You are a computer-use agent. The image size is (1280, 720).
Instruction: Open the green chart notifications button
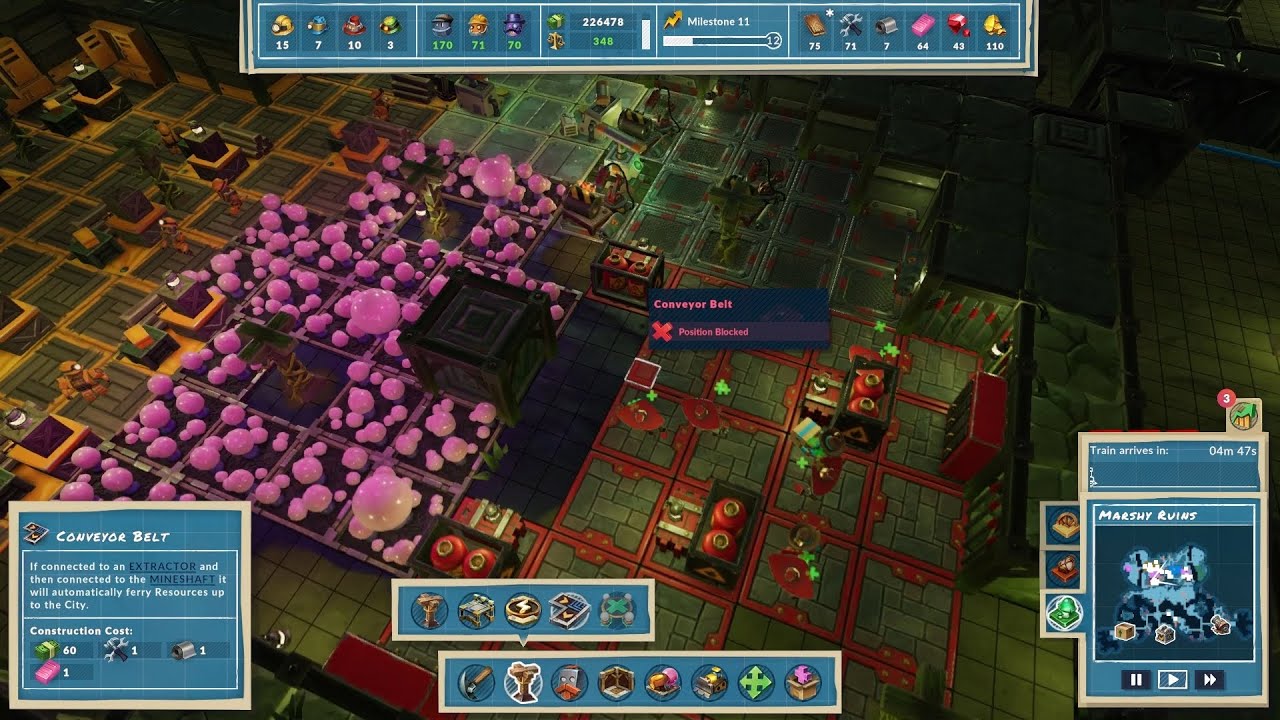tap(1243, 415)
